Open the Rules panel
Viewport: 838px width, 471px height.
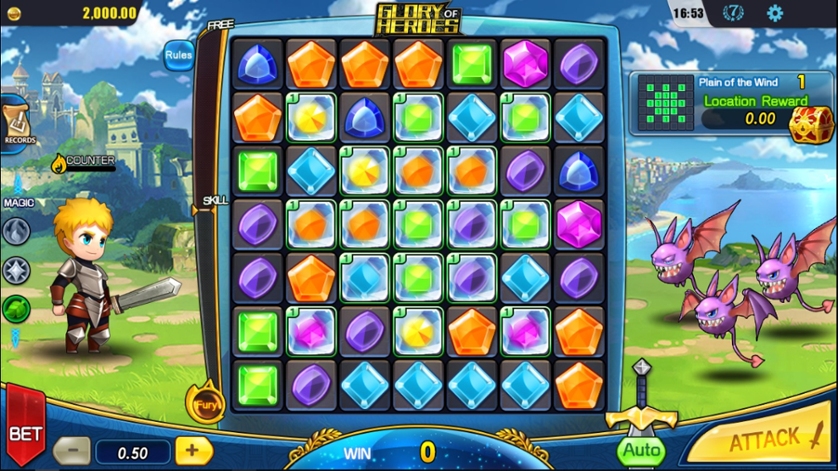[178, 55]
